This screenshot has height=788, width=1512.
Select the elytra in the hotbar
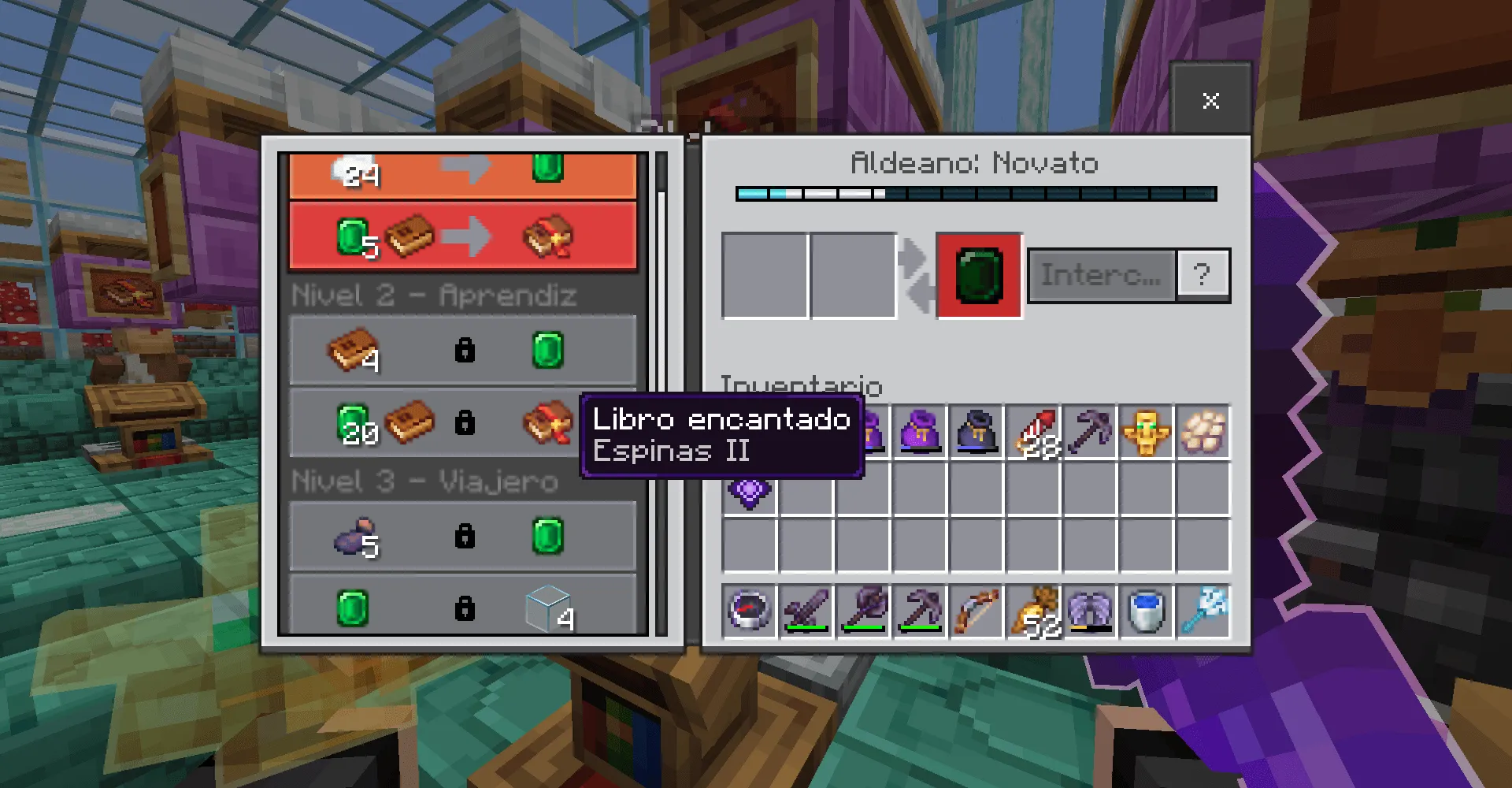click(x=1091, y=611)
